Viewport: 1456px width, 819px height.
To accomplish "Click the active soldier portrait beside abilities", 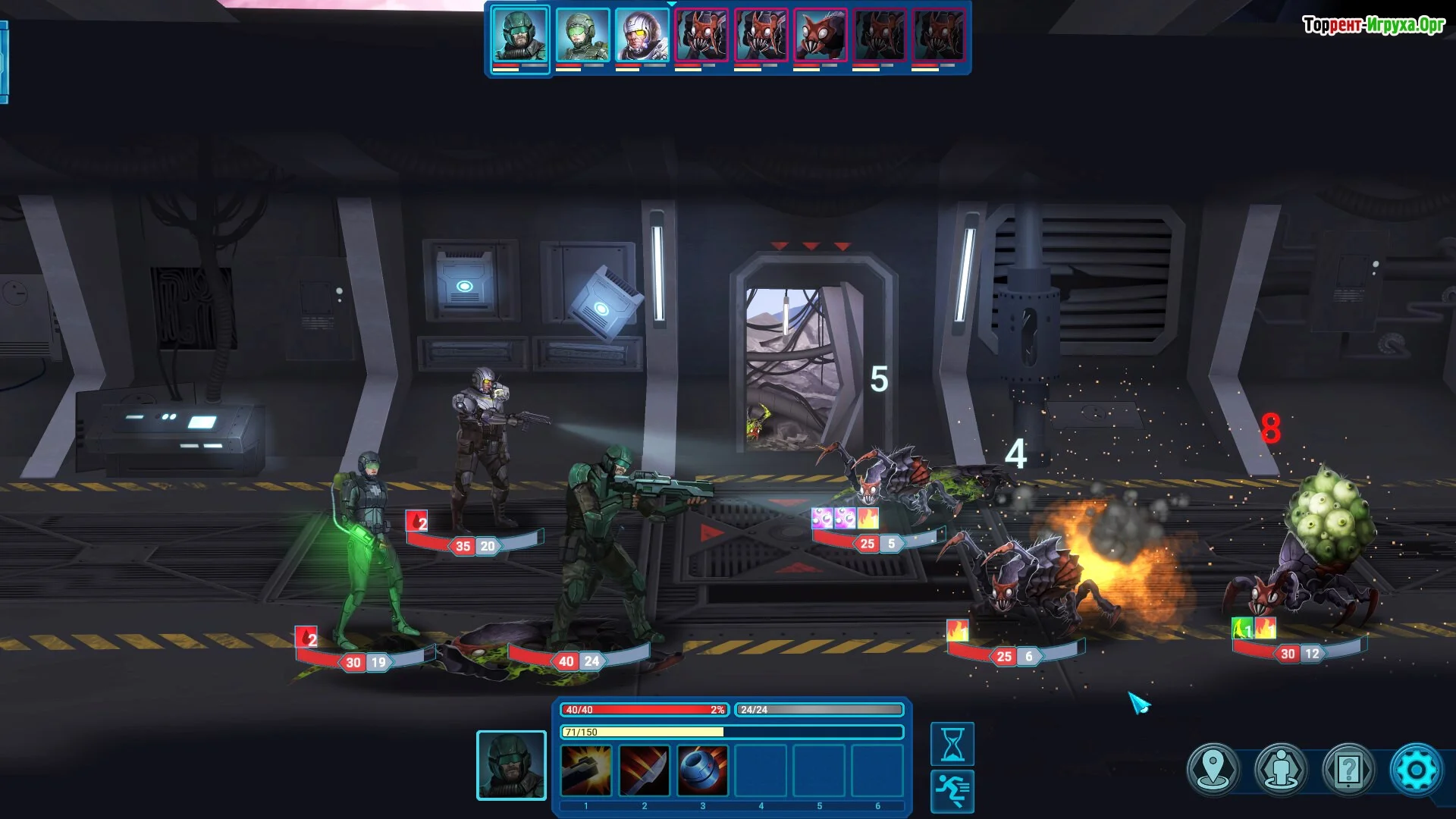I will tap(511, 765).
